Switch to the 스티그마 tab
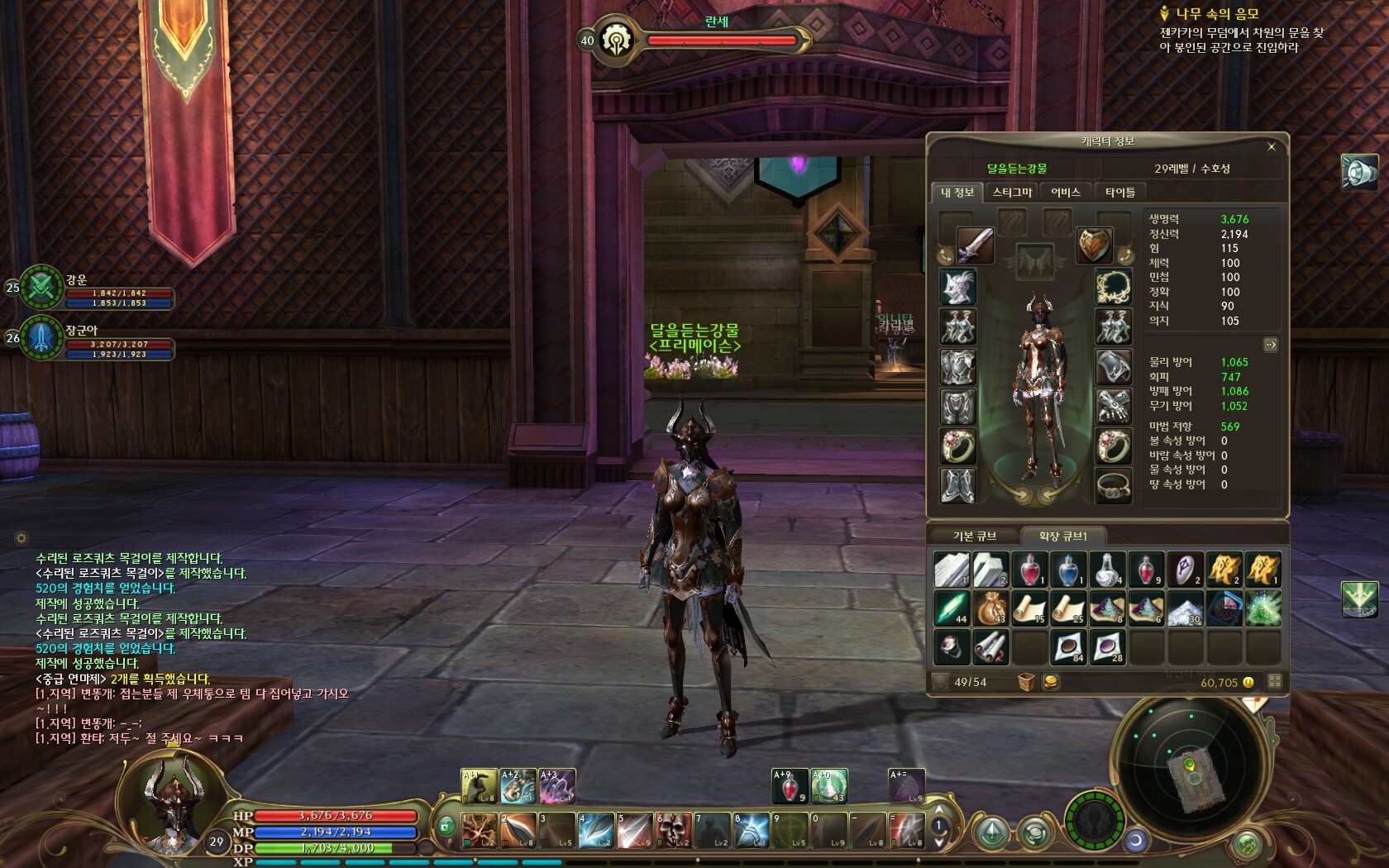The image size is (1389, 868). pos(1012,192)
